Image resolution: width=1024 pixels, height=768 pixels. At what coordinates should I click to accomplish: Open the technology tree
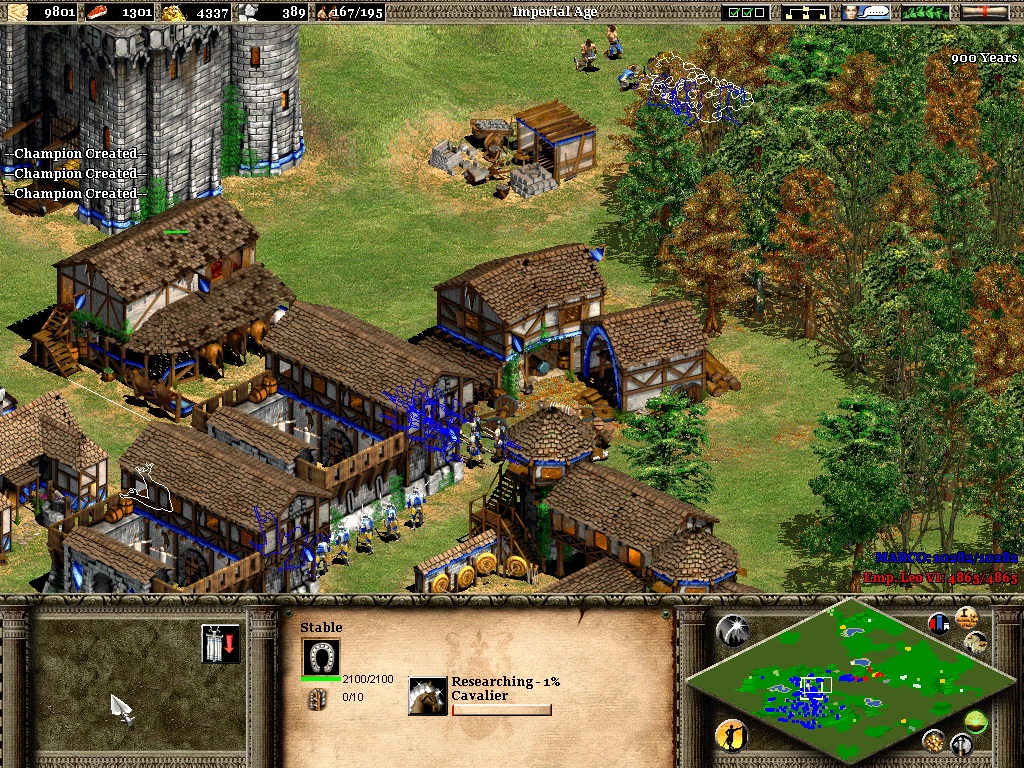pyautogui.click(x=808, y=12)
